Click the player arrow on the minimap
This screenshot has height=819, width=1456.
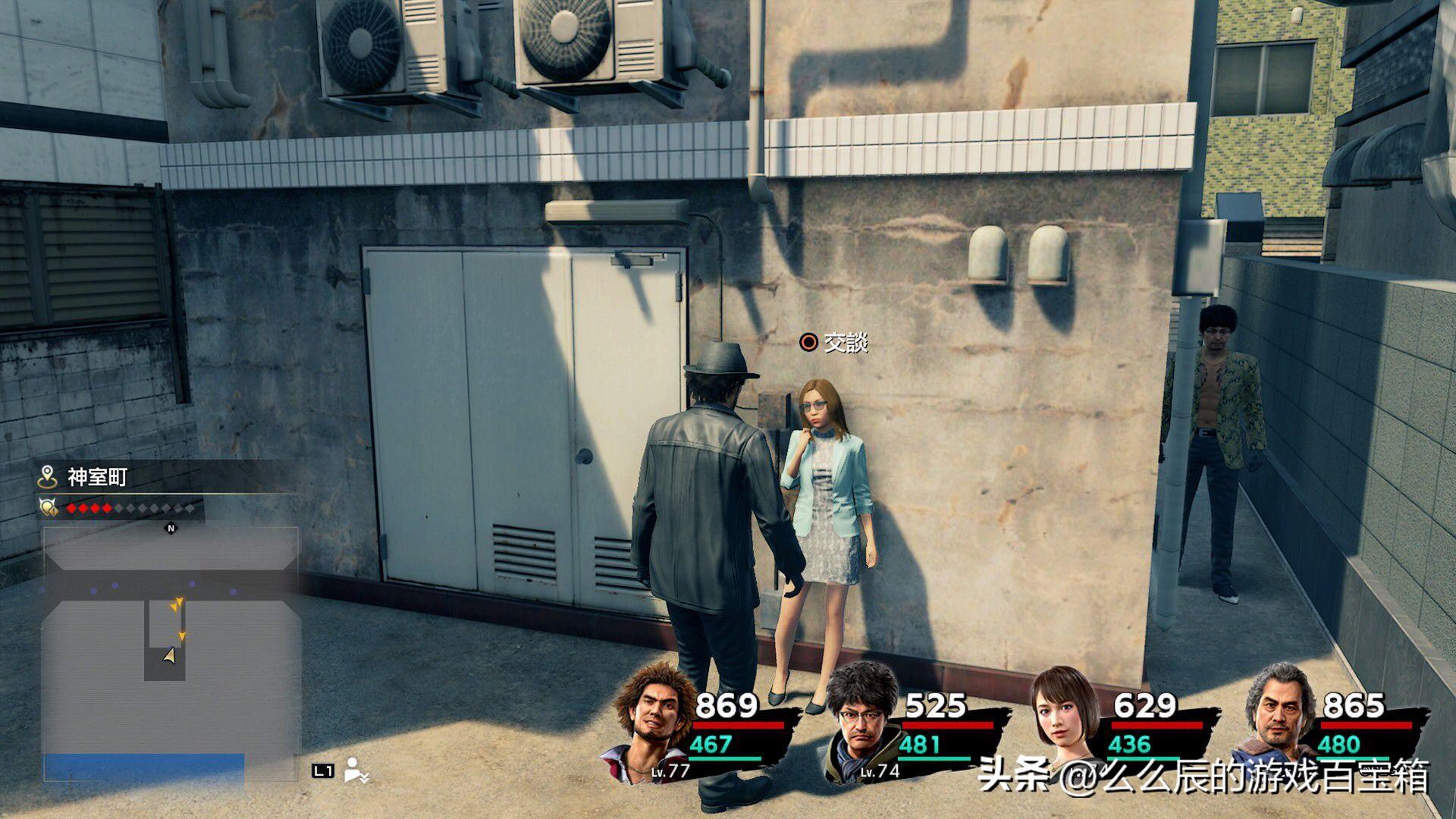(x=170, y=656)
